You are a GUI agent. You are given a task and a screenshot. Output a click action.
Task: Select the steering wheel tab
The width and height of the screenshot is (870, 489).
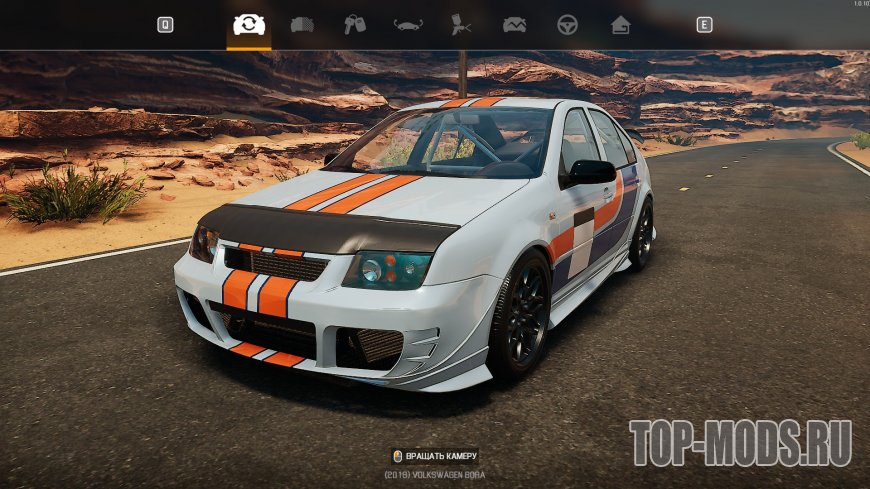[x=568, y=25]
